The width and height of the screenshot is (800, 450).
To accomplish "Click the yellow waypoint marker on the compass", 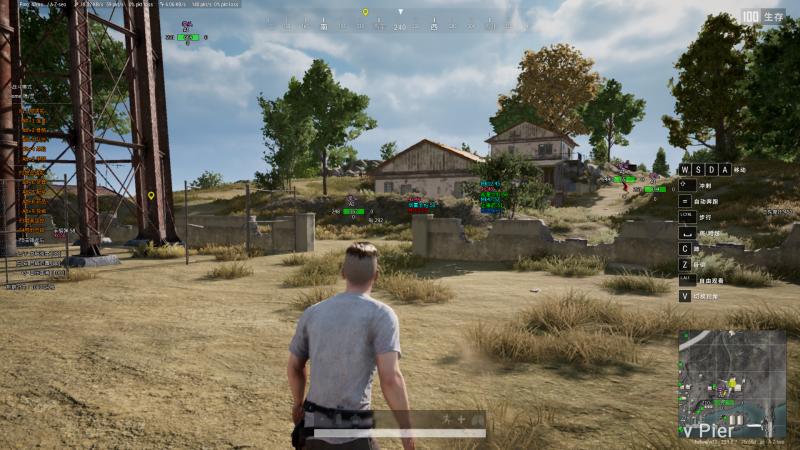I will click(365, 13).
